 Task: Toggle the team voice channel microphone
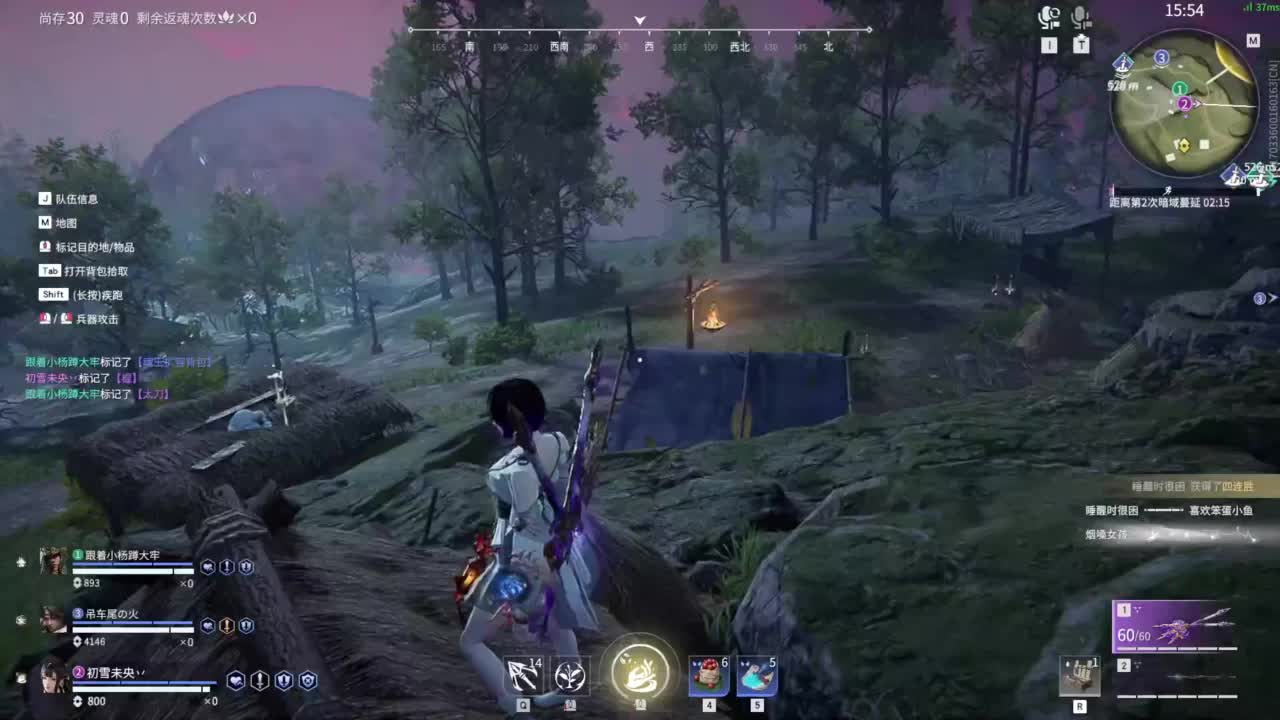click(x=1050, y=17)
